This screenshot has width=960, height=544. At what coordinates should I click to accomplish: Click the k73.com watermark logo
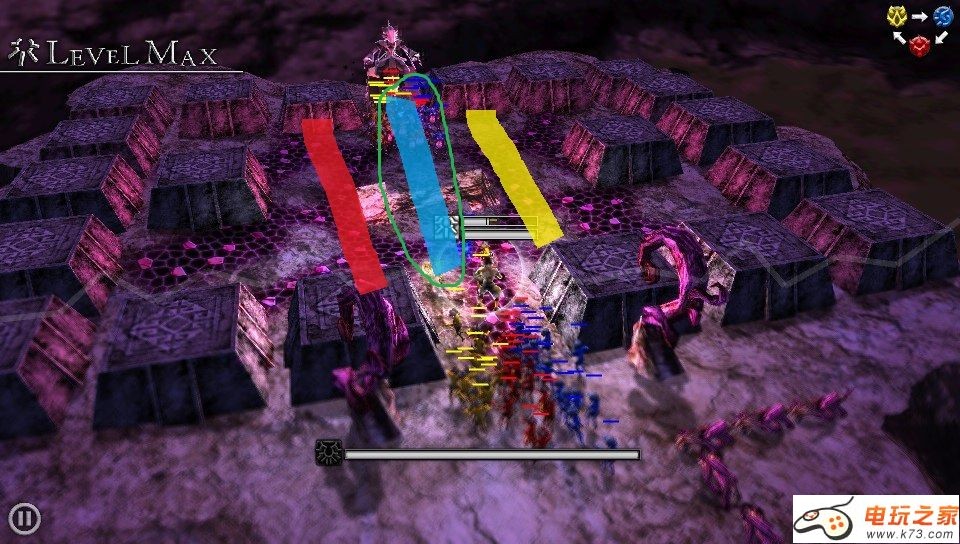(x=874, y=519)
